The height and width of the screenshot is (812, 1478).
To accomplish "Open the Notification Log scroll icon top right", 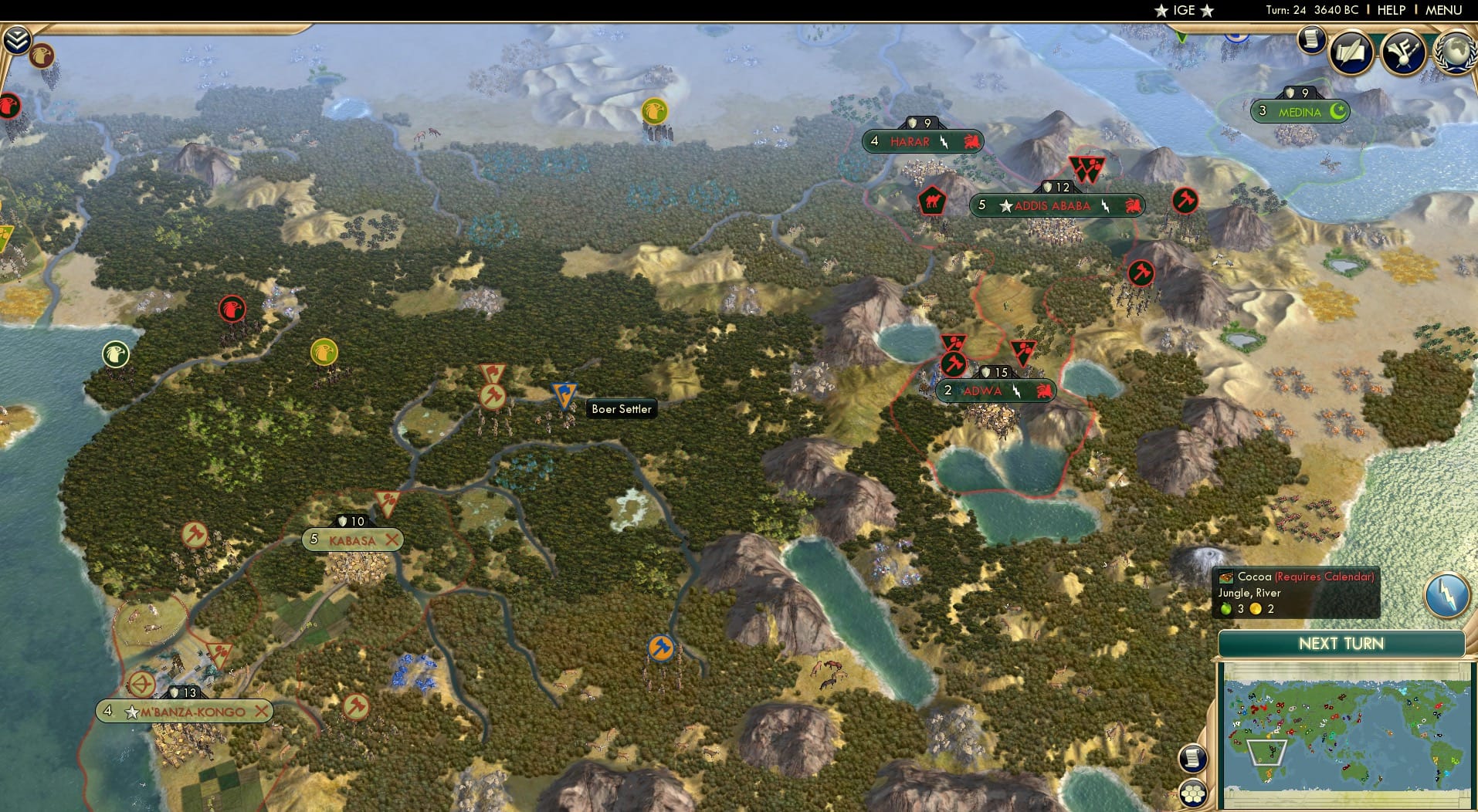I will click(x=1310, y=40).
